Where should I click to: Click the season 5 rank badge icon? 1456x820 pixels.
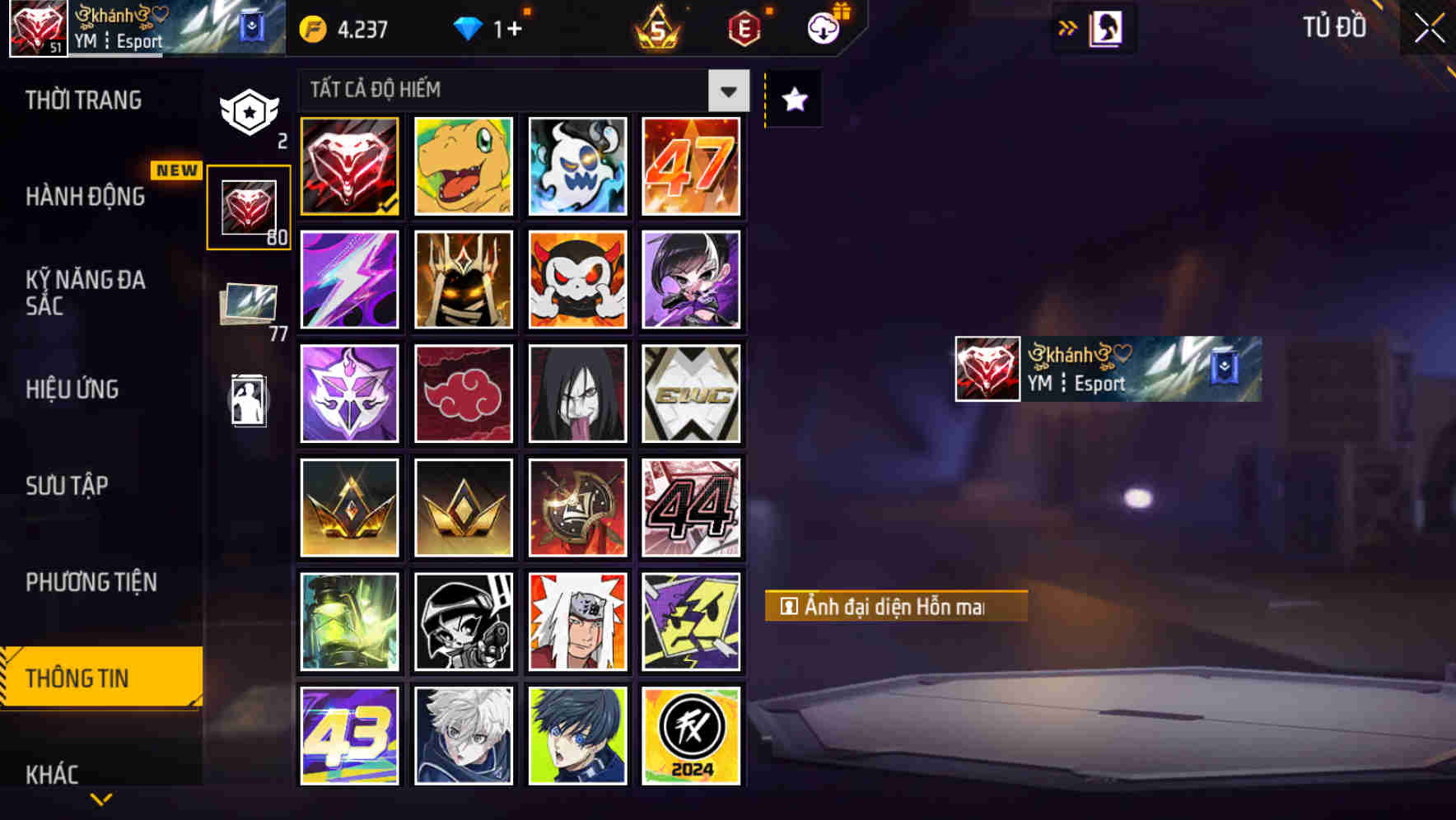653,28
